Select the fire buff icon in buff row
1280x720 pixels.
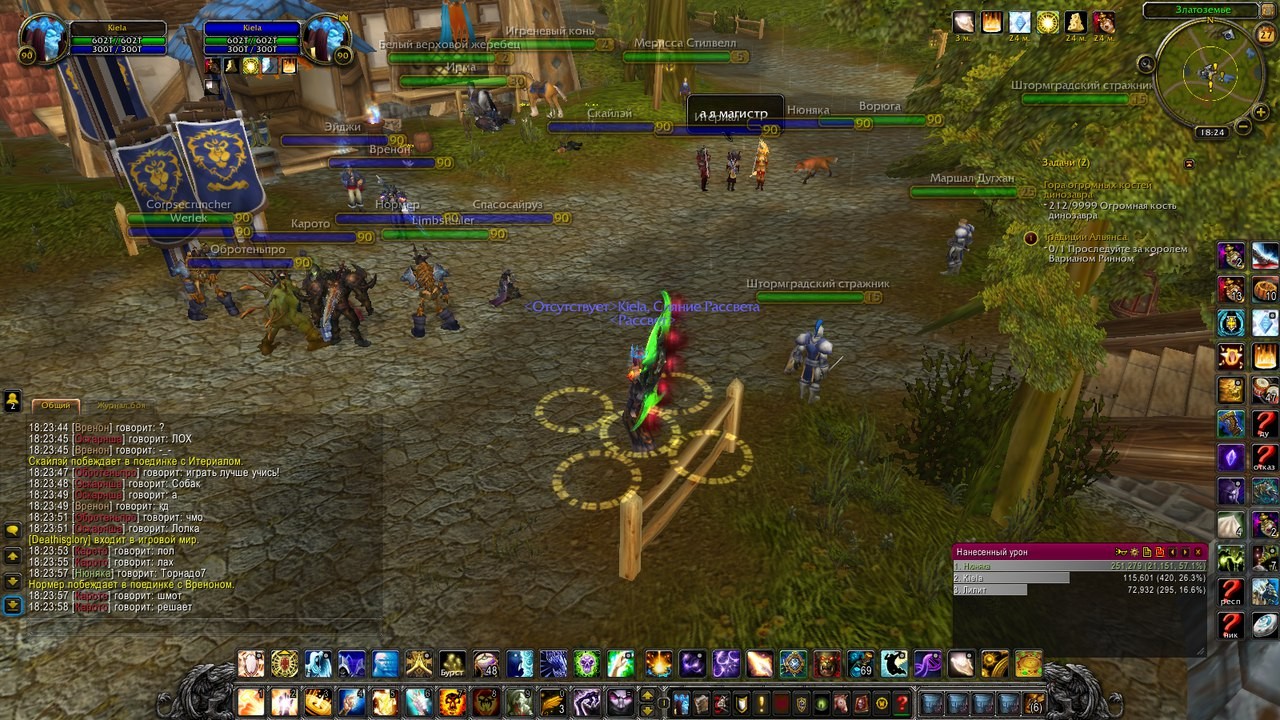(x=991, y=22)
